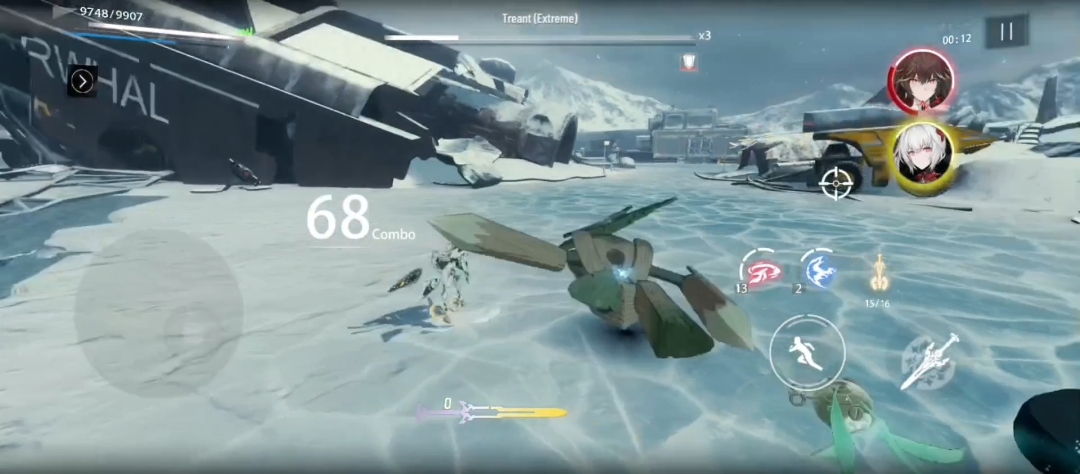This screenshot has width=1080, height=474.
Task: Expand the arrow panel at top left
Action: coord(82,82)
